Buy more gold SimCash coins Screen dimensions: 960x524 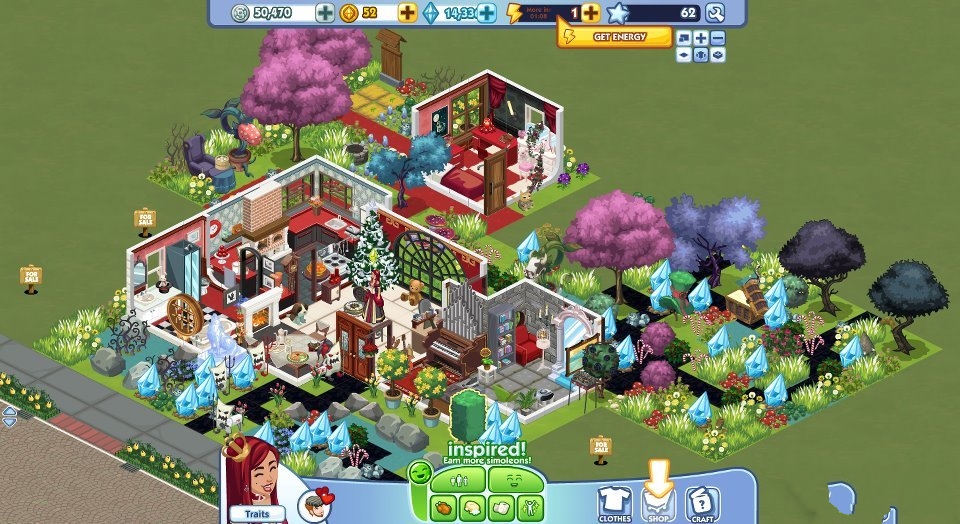pos(407,13)
